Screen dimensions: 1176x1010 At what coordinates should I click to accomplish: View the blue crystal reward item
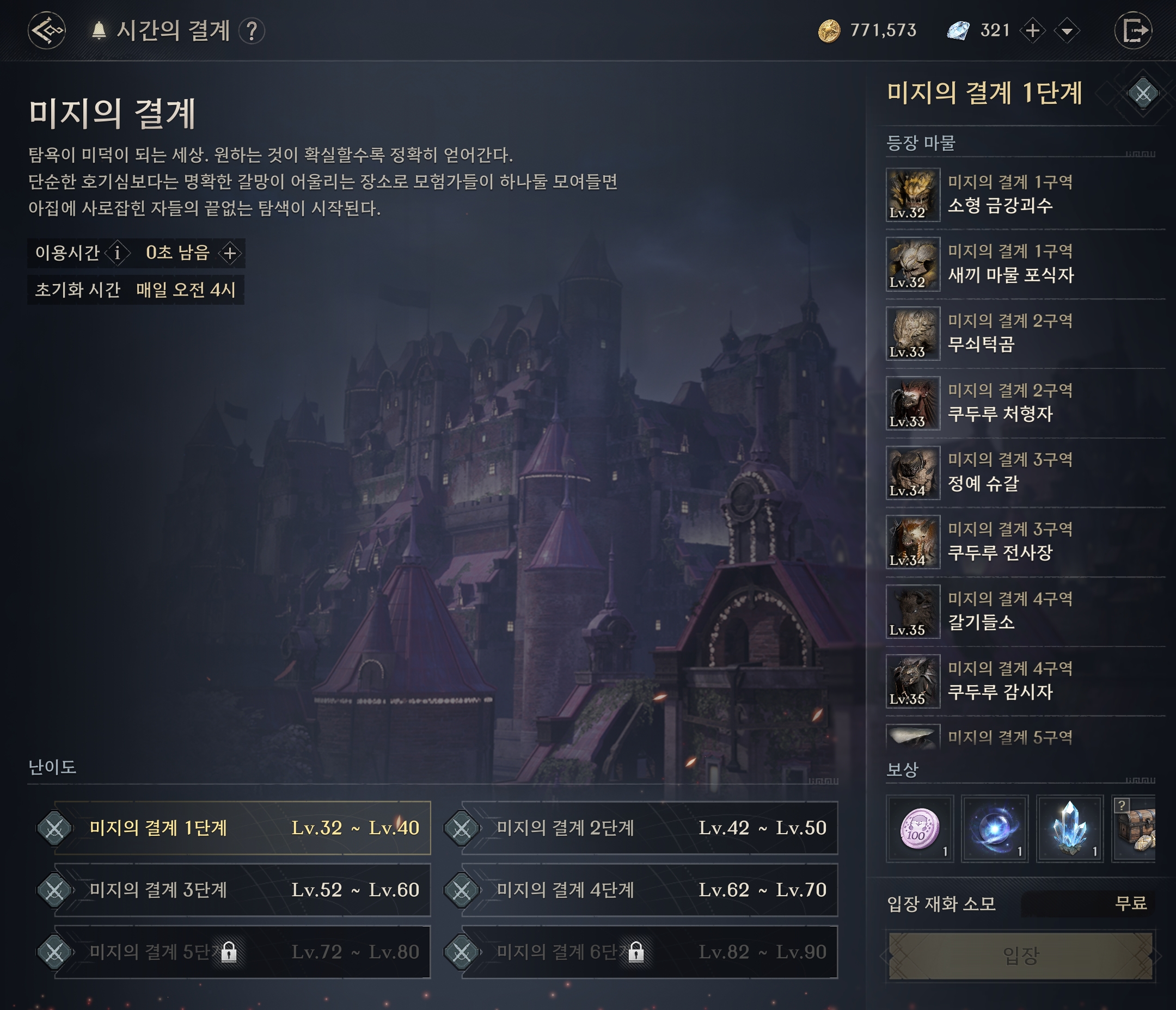coord(1069,828)
